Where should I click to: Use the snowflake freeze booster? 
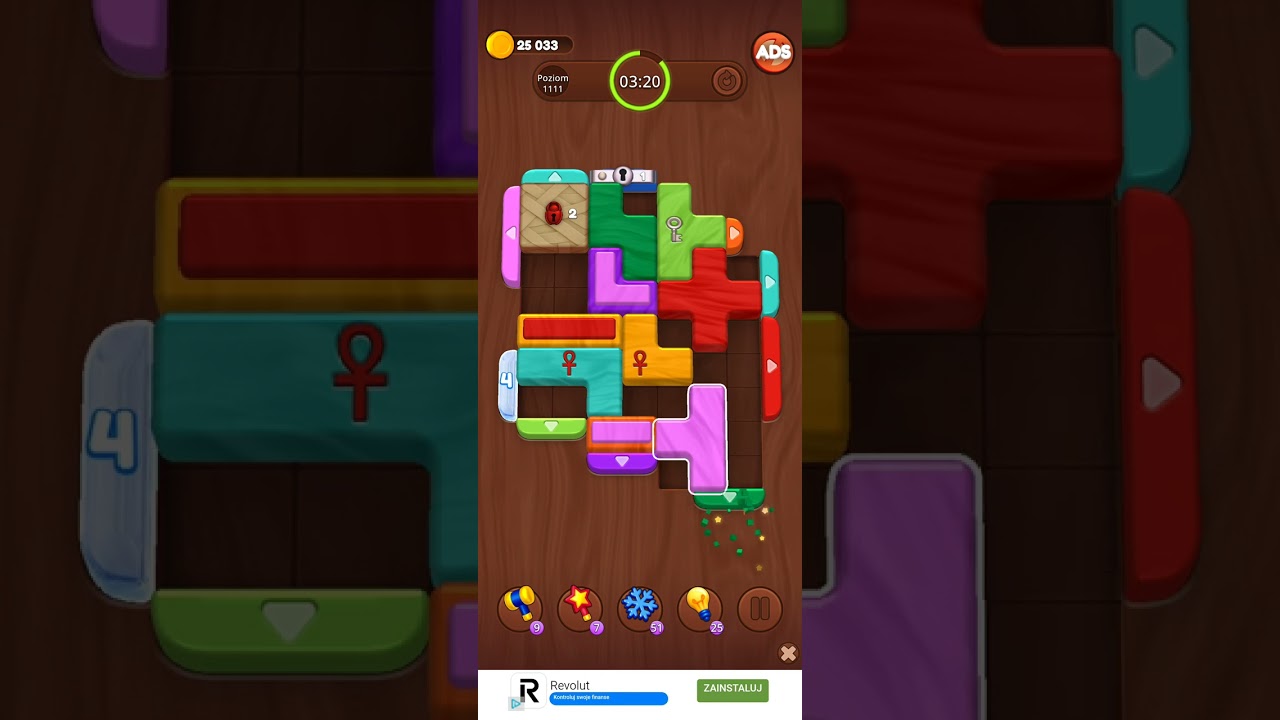click(x=640, y=608)
